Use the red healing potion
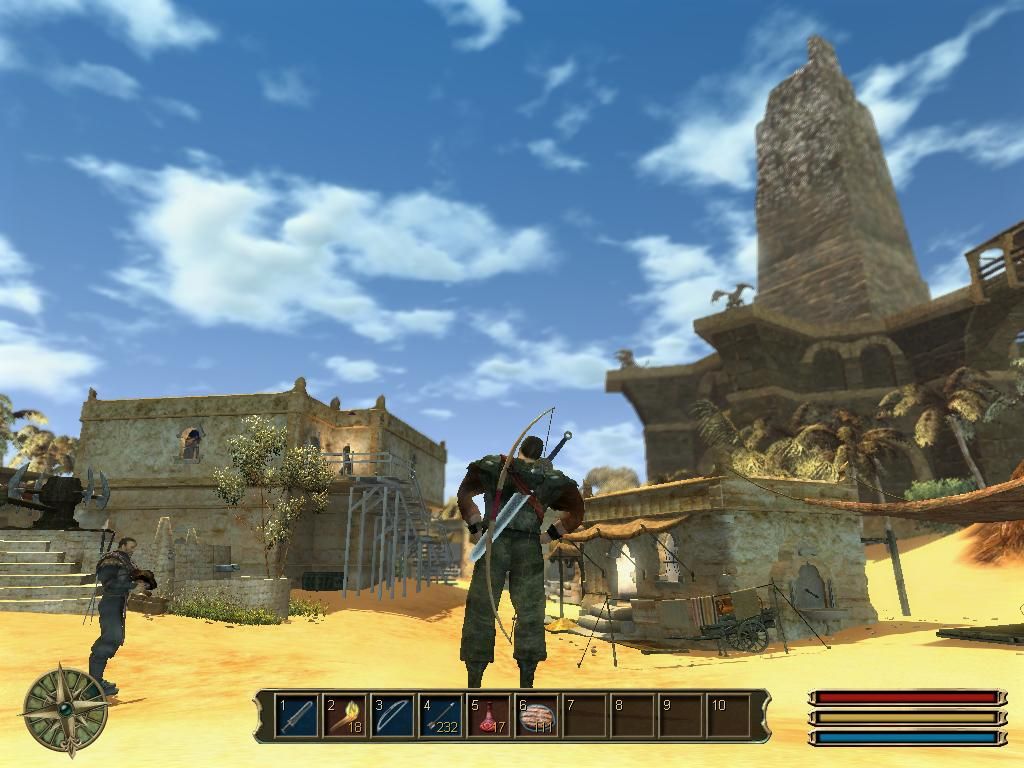 (489, 716)
